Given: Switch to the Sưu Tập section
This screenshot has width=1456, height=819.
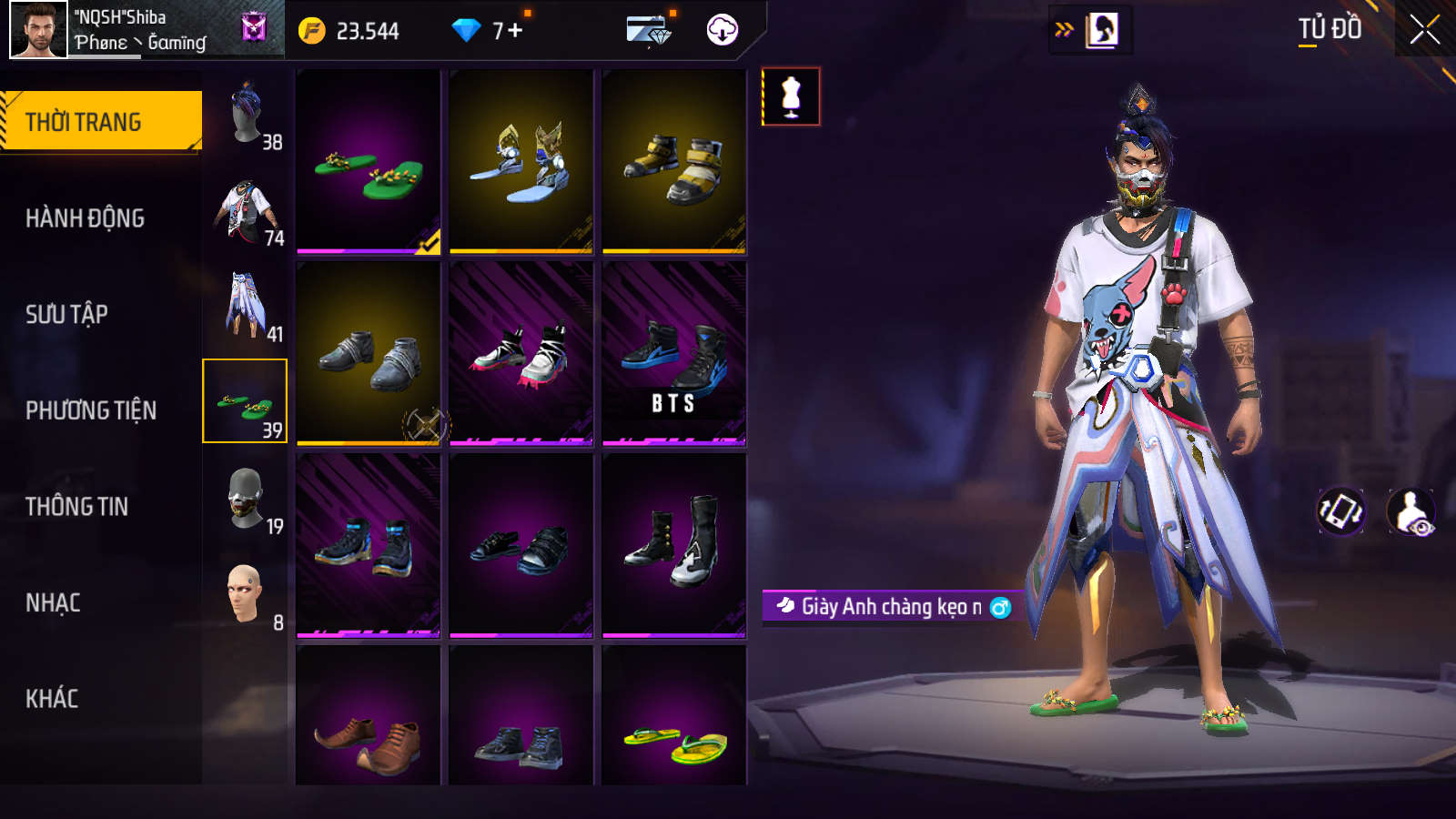Looking at the screenshot, I should point(66,315).
